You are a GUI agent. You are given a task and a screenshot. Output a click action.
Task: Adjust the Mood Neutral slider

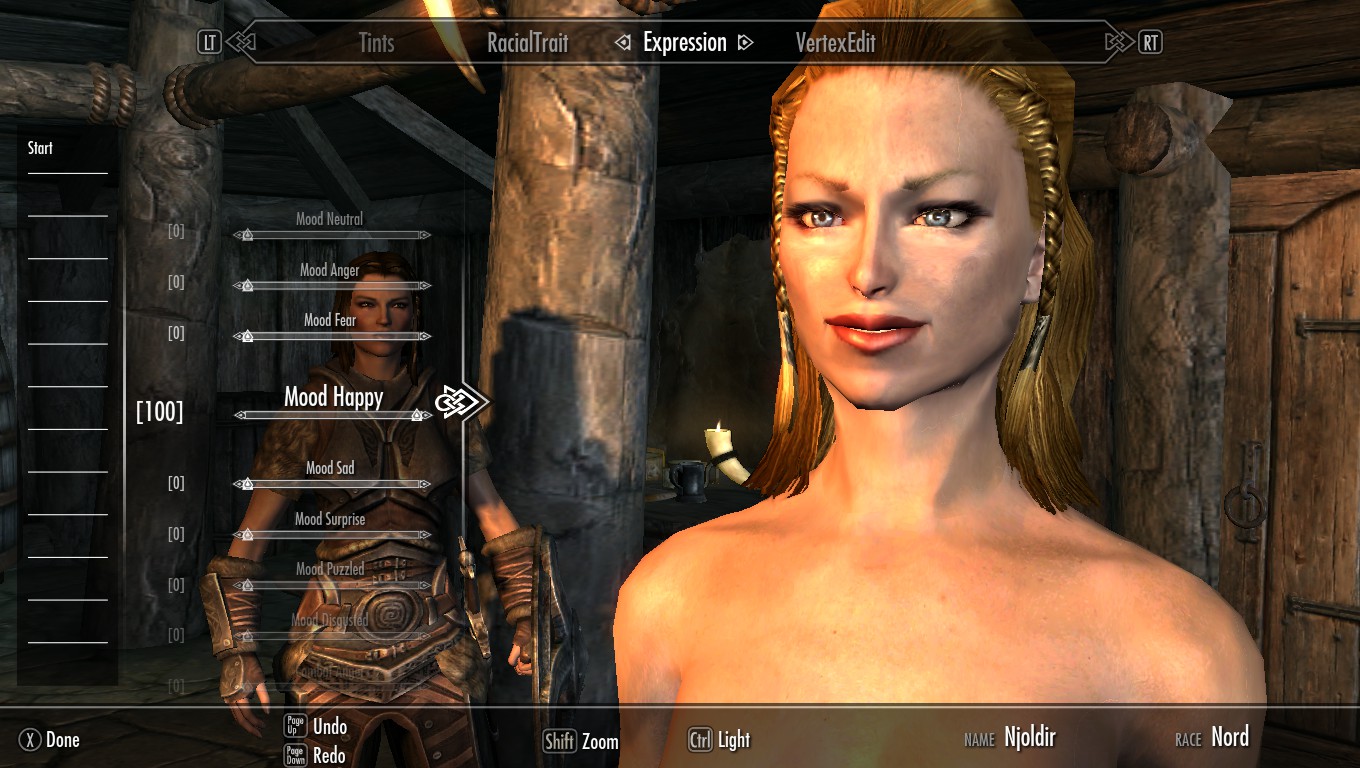click(331, 235)
